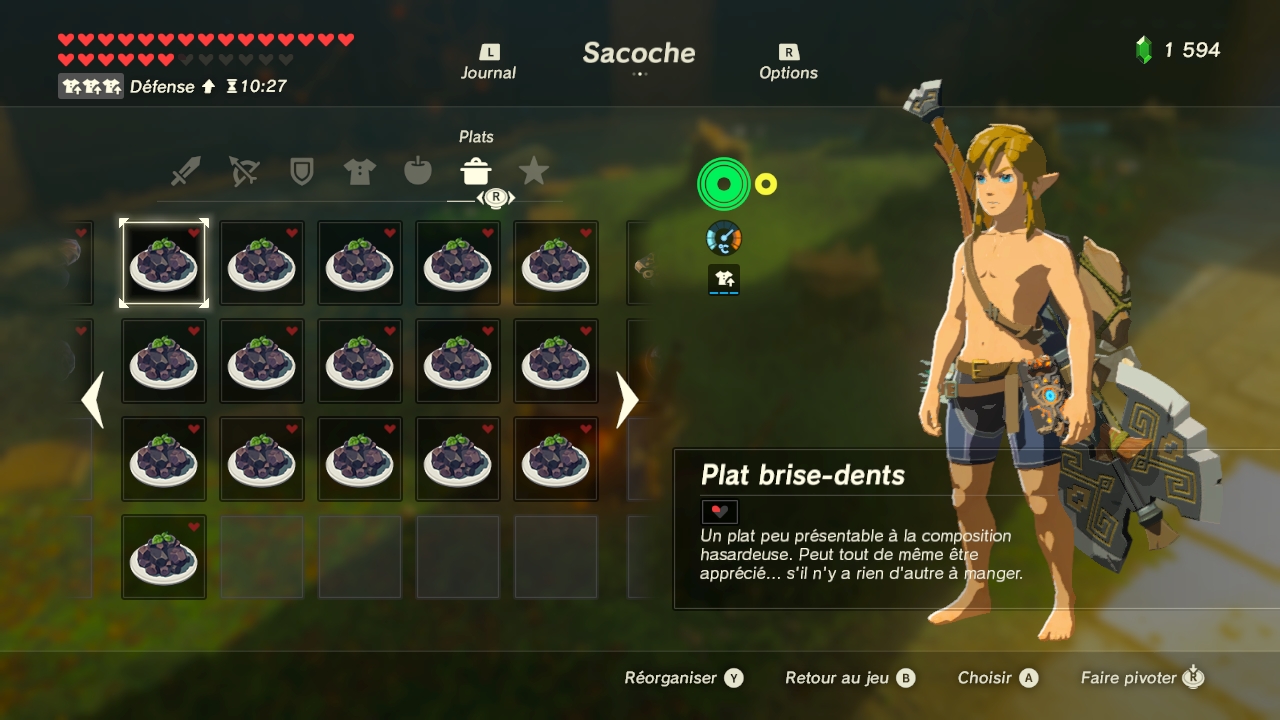The image size is (1280, 720).
Task: Switch to the armor shirt category
Action: 359,172
